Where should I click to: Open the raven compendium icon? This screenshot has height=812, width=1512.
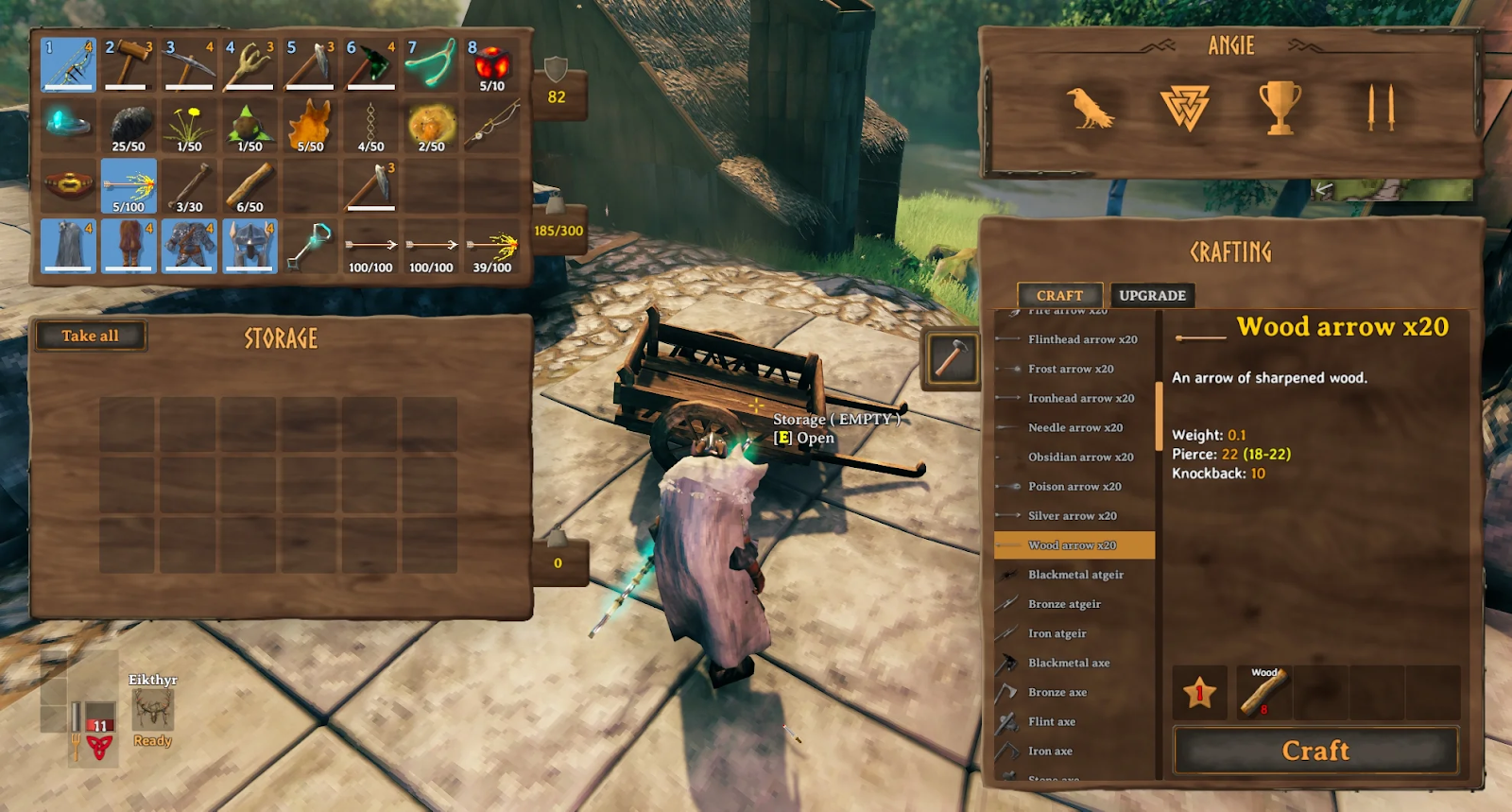click(x=1090, y=108)
